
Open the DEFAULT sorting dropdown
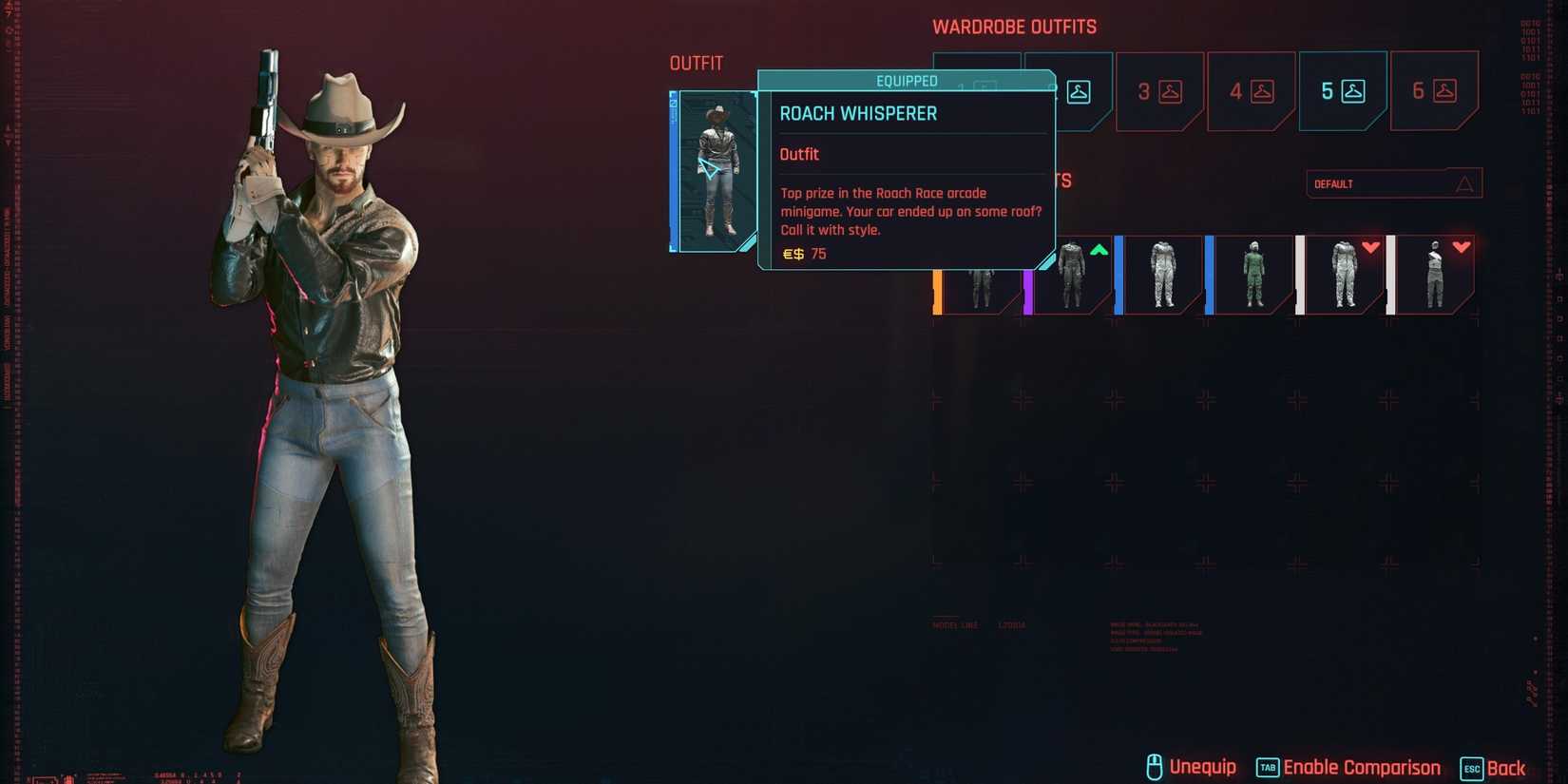pos(1392,183)
